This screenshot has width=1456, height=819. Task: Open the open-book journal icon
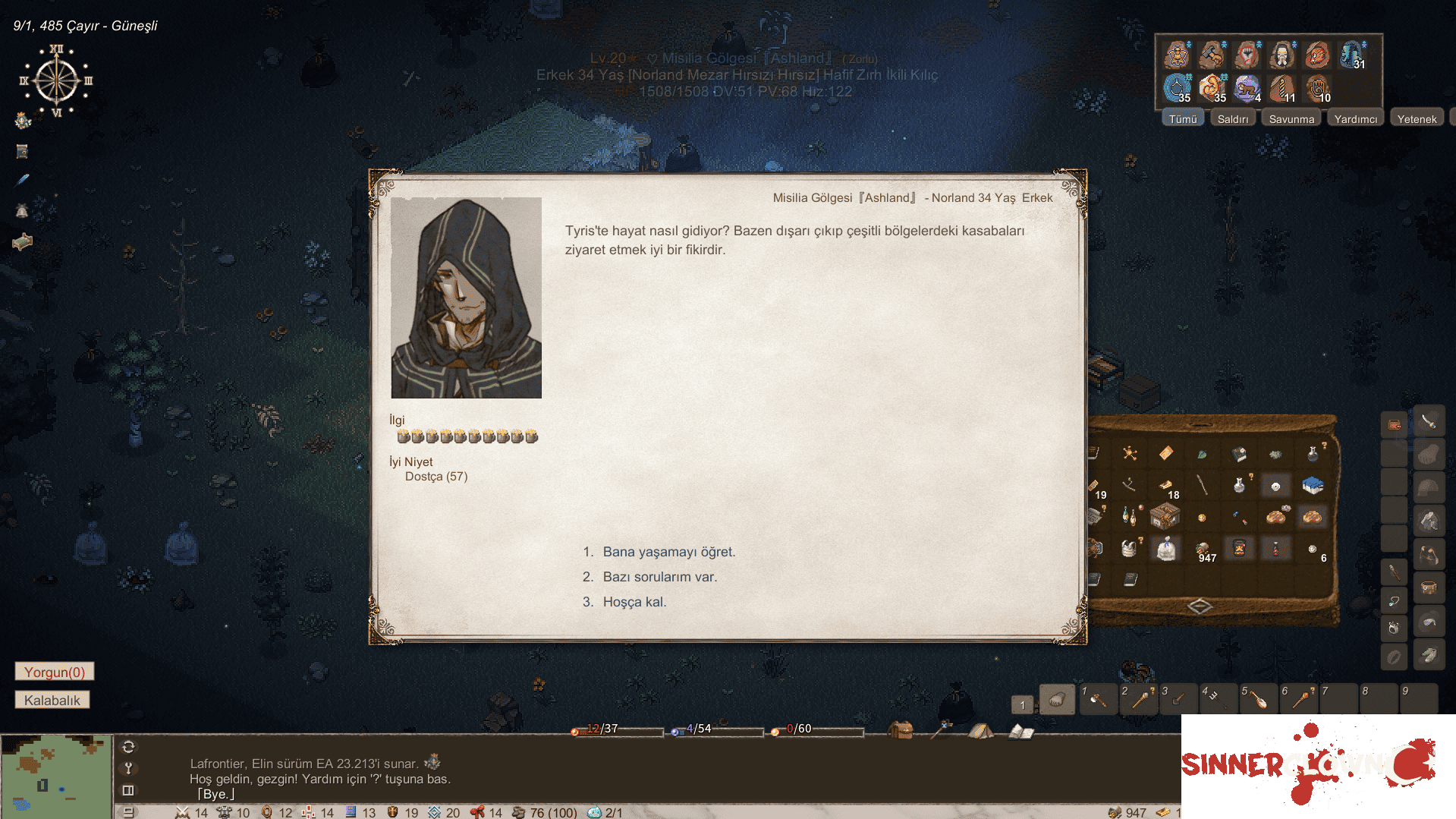point(1021,732)
